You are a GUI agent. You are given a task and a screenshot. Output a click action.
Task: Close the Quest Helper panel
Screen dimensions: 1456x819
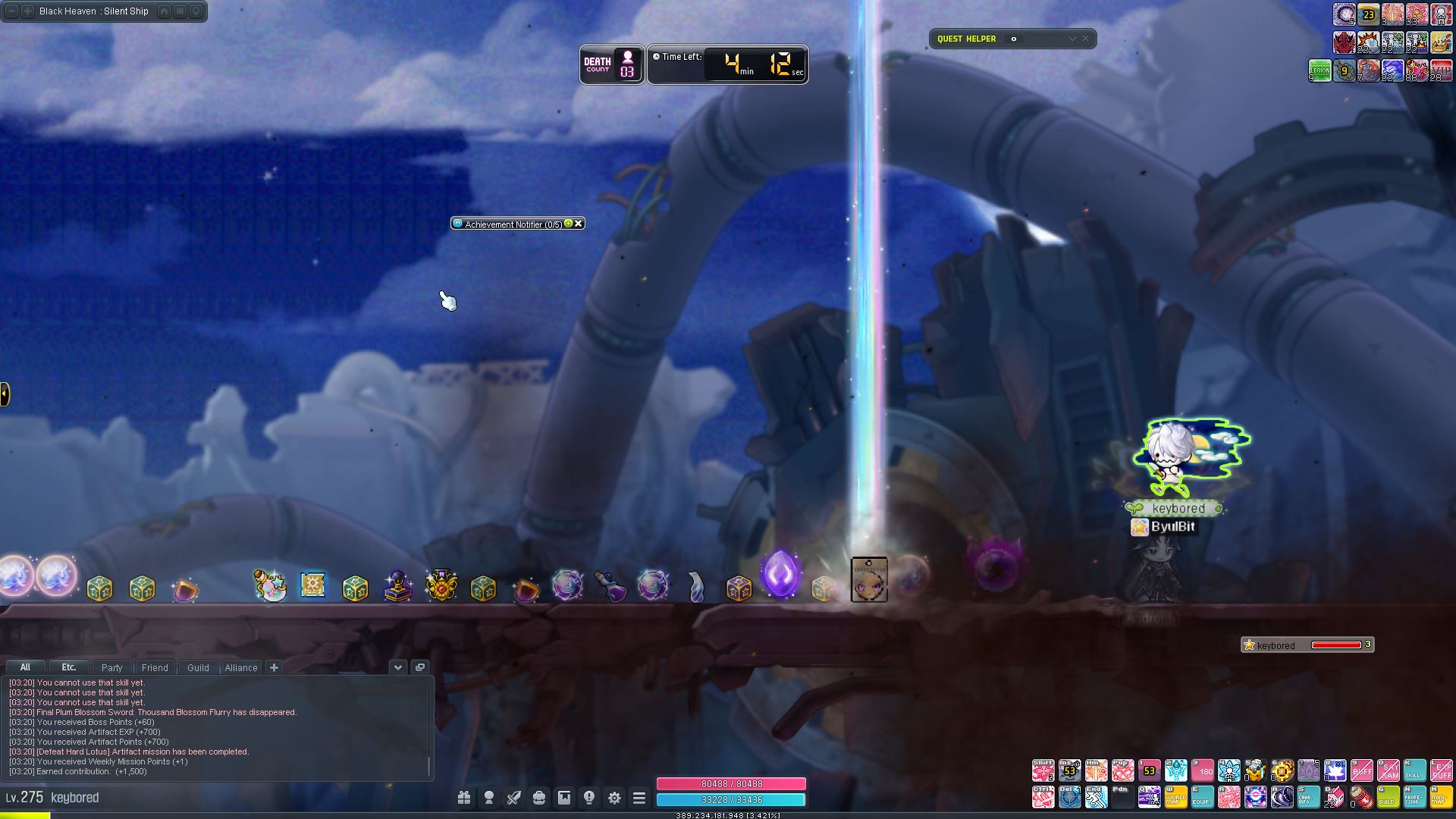click(x=1085, y=39)
